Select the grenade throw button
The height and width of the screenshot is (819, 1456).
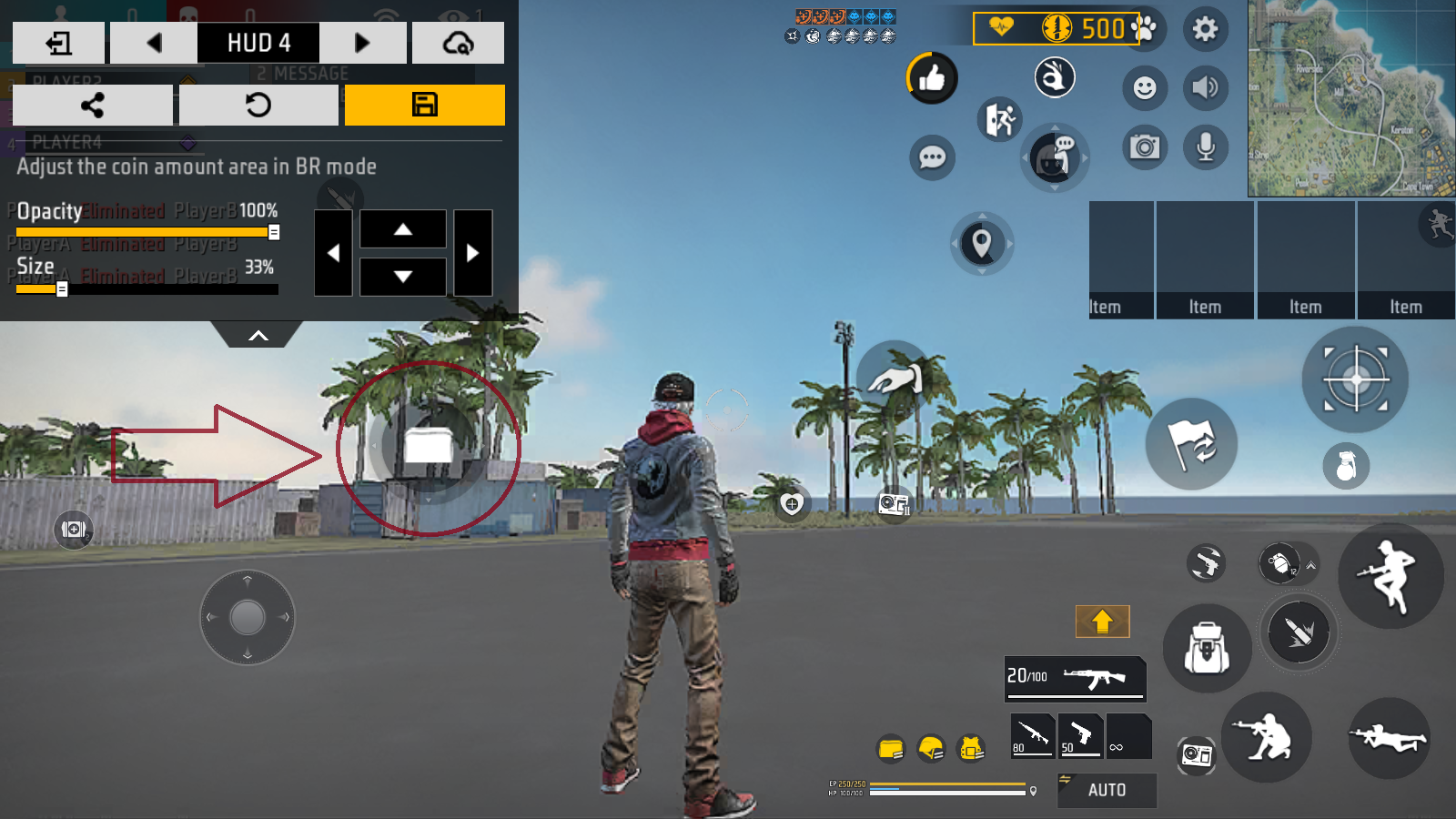tap(1346, 465)
